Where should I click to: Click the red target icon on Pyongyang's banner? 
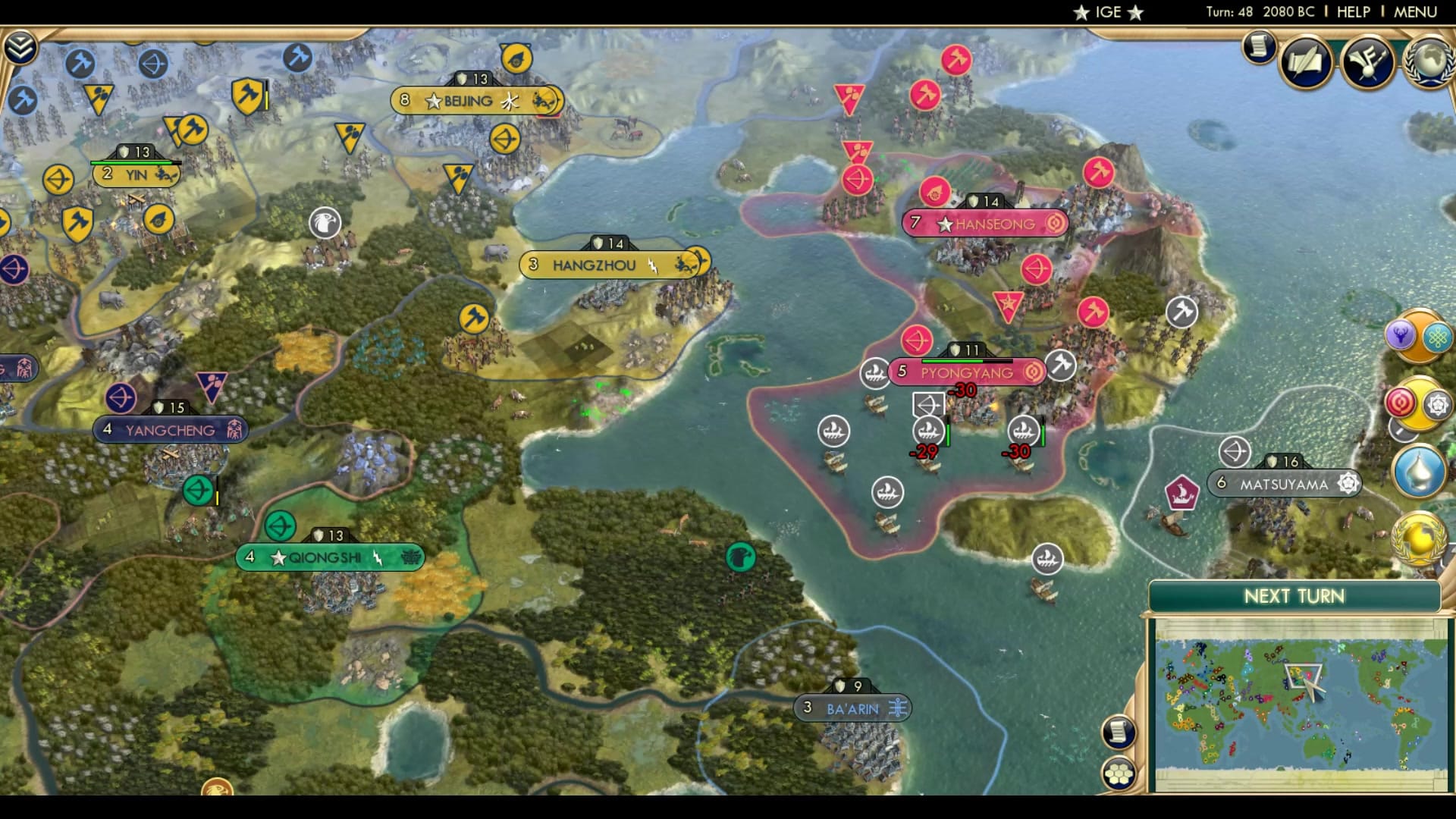1032,372
